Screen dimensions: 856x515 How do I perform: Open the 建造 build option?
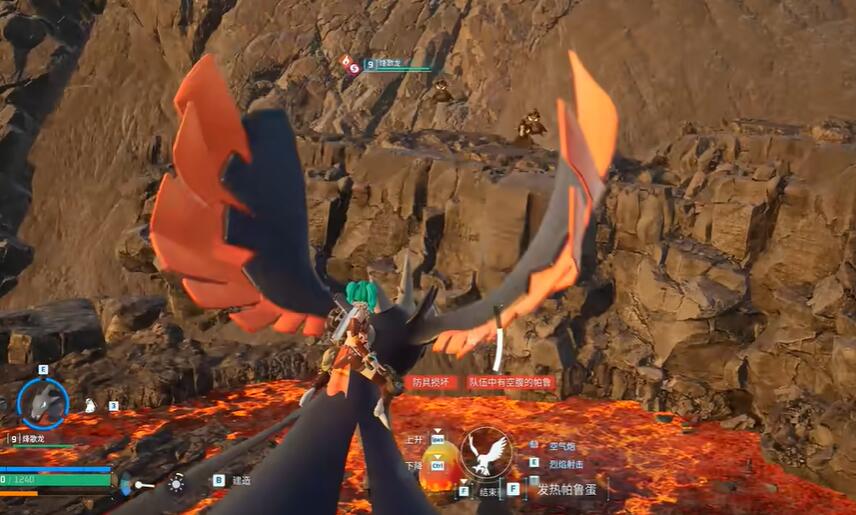[240, 480]
